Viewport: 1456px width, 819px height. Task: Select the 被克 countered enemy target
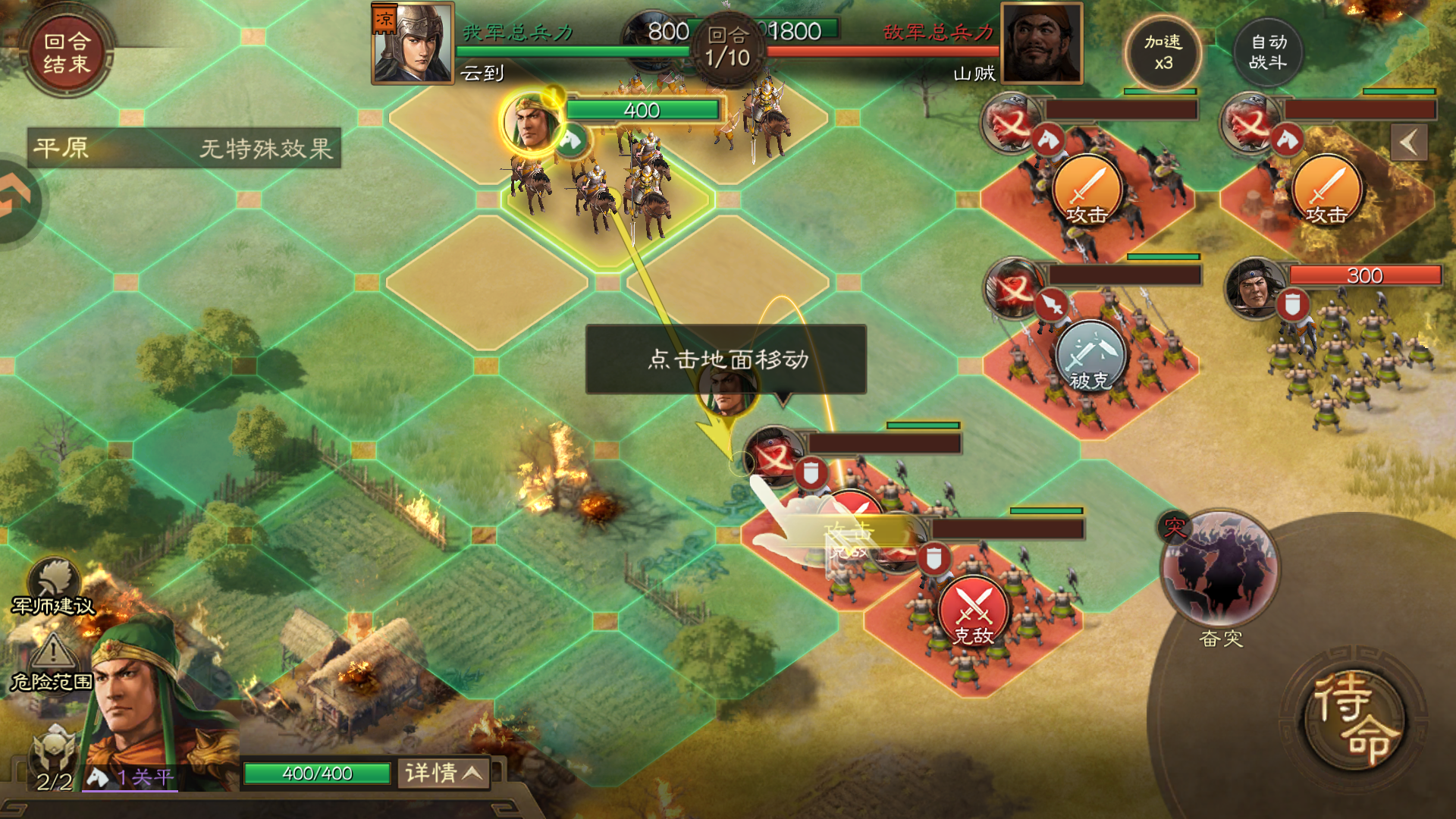(1090, 356)
